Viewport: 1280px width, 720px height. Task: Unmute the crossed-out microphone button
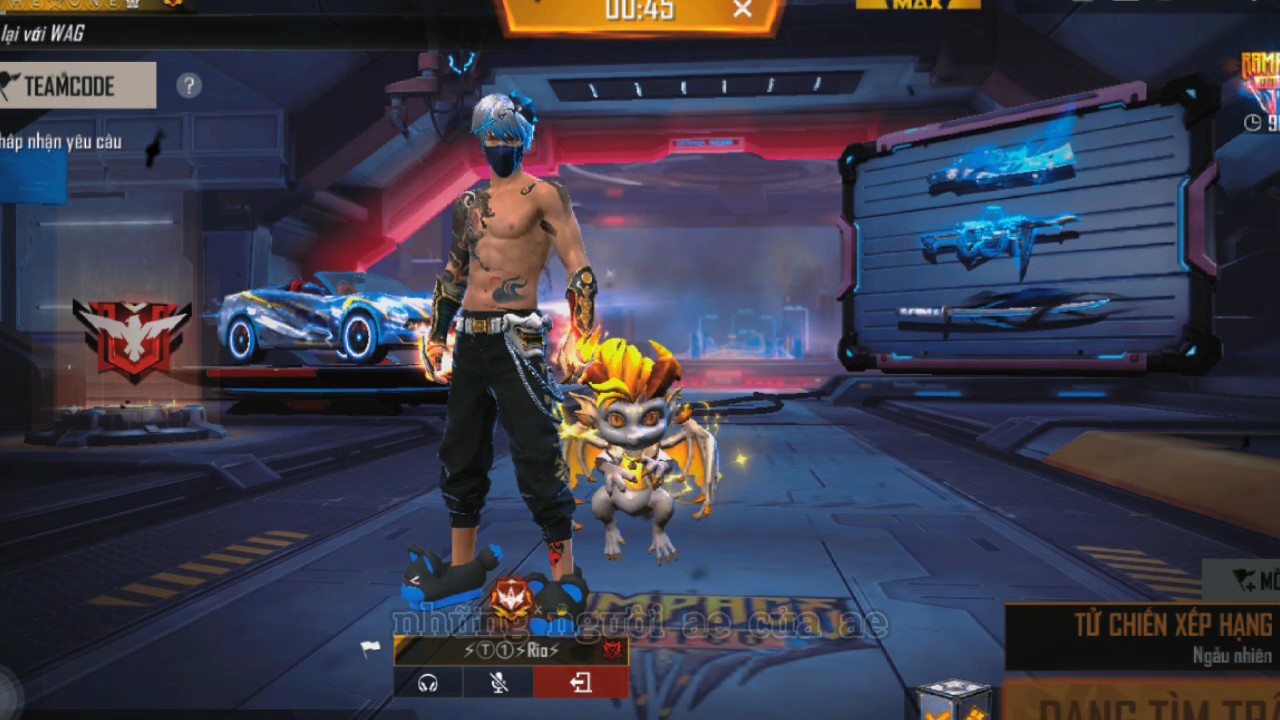coord(498,683)
